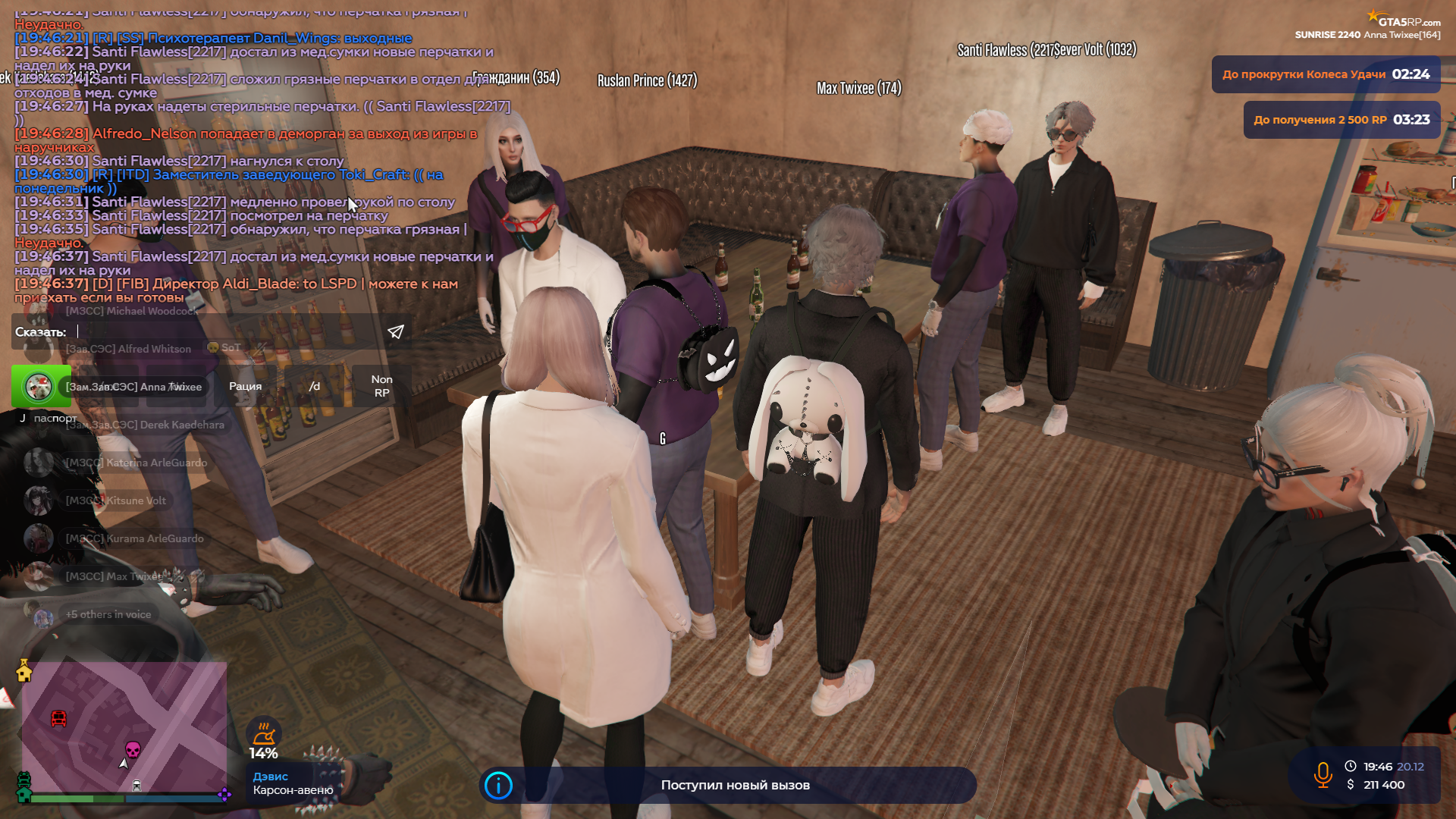Open the "+5 others in voice" list
This screenshot has width=1456, height=819.
pyautogui.click(x=108, y=614)
